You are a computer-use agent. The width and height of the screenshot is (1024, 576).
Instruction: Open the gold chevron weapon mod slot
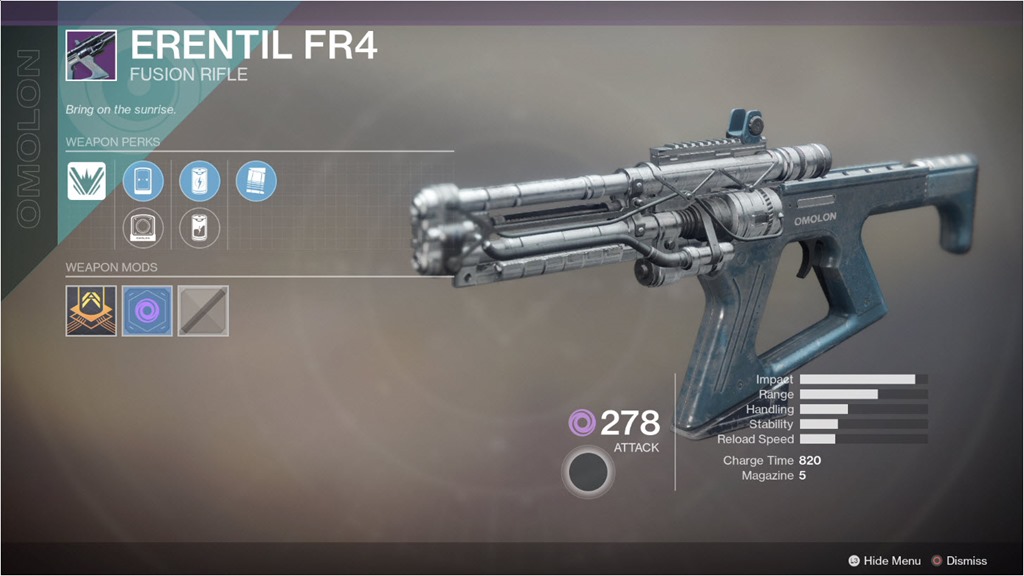91,311
